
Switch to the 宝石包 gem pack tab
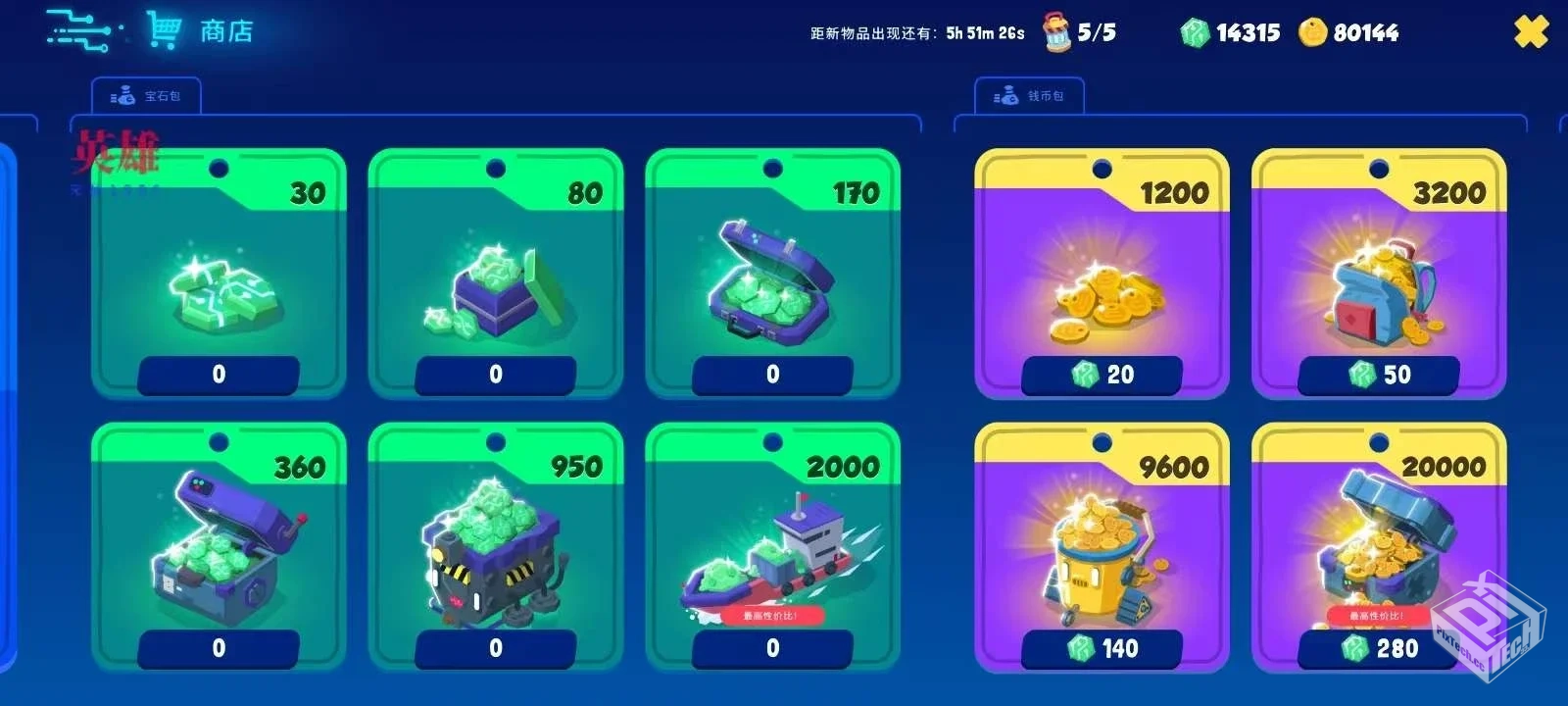147,96
